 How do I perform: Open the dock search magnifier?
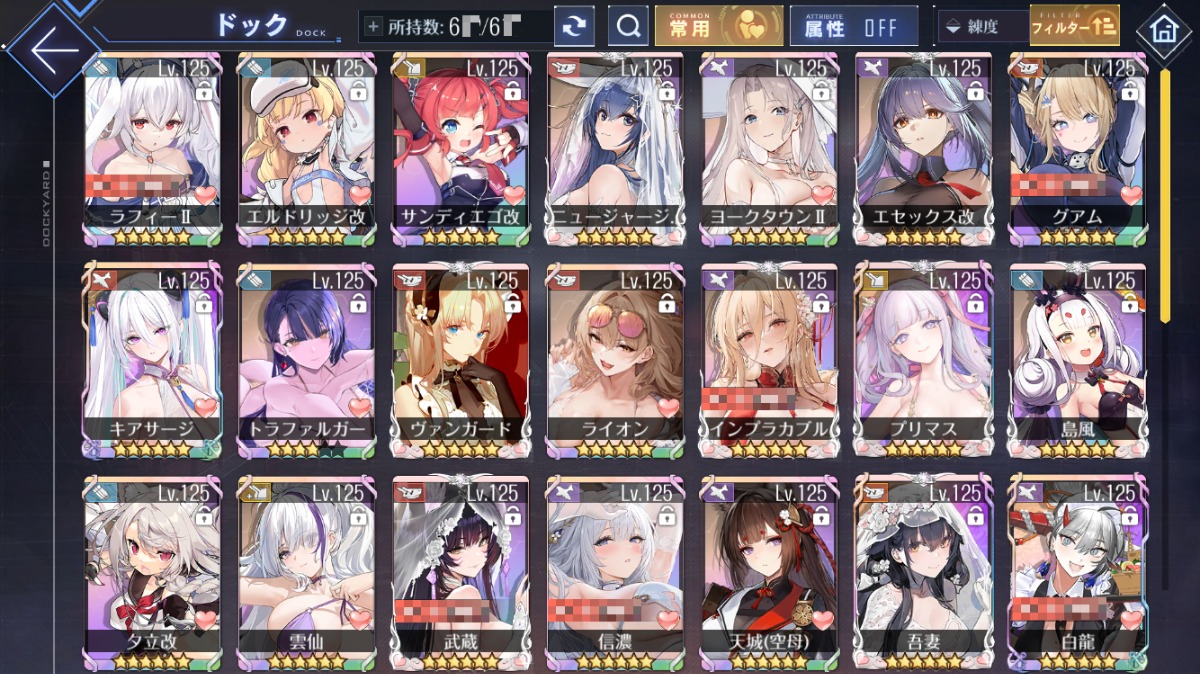tap(628, 27)
